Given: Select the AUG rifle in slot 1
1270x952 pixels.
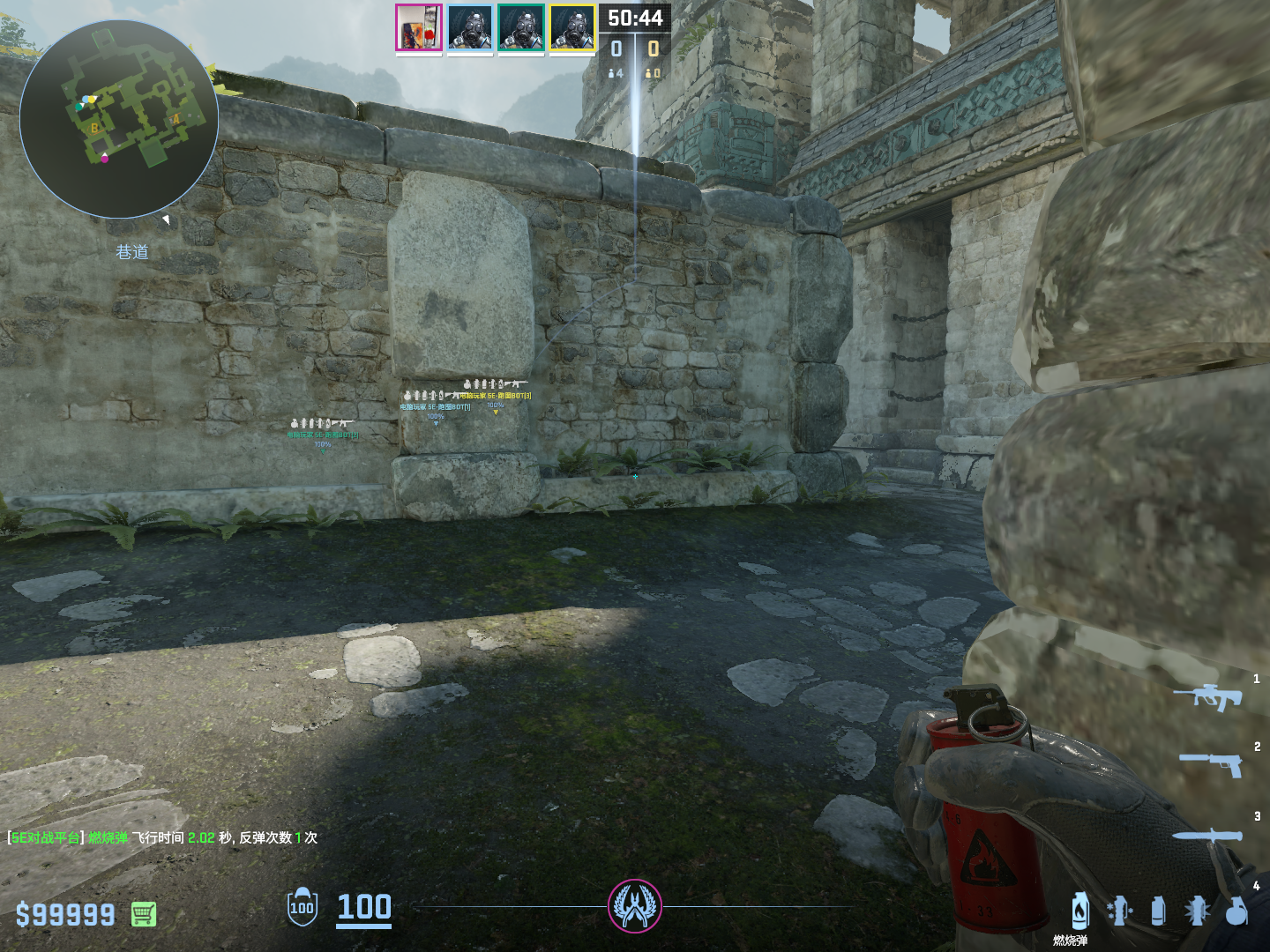Looking at the screenshot, I should [1207, 696].
